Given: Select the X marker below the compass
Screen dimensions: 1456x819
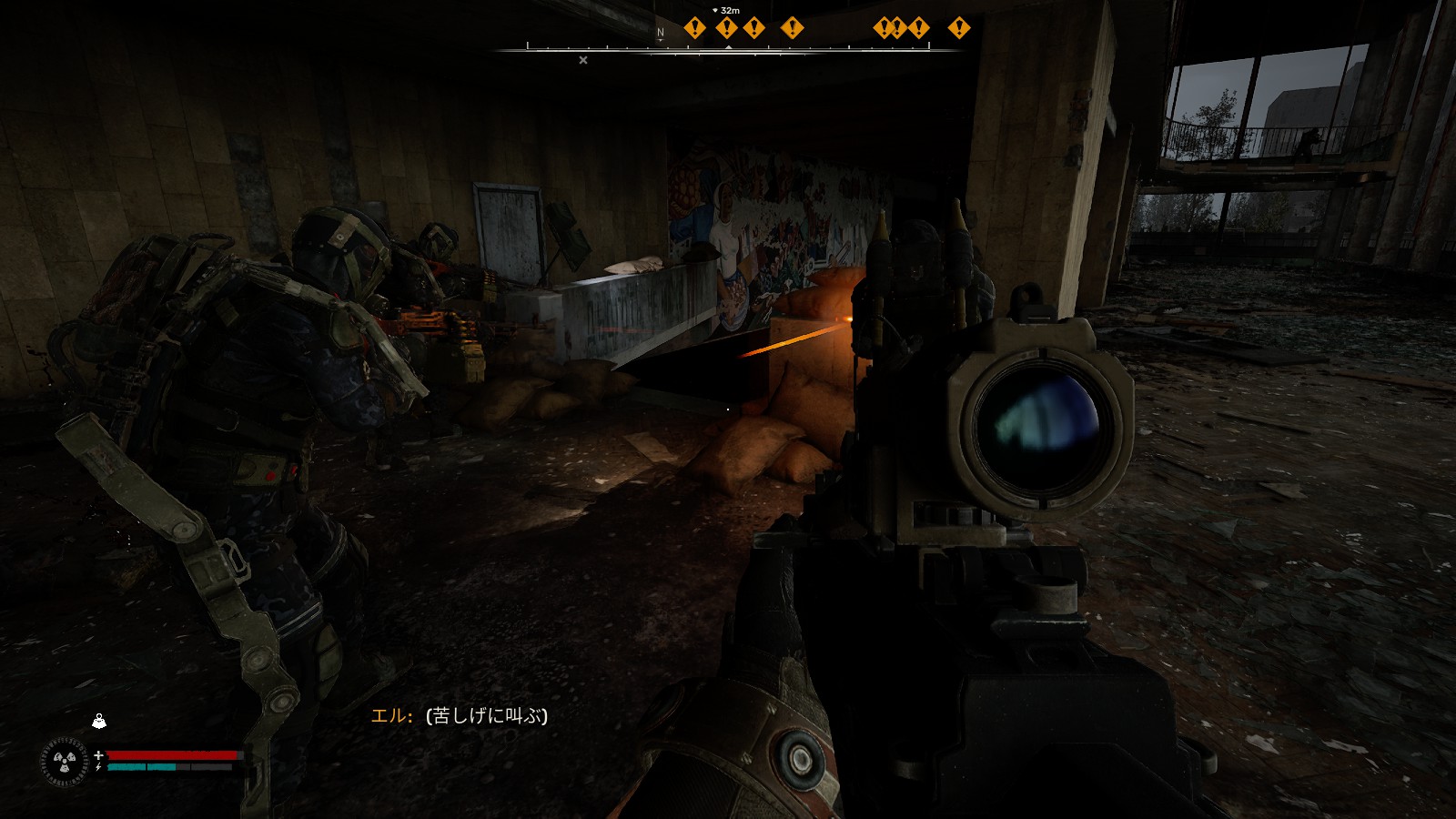Looking at the screenshot, I should (x=583, y=60).
